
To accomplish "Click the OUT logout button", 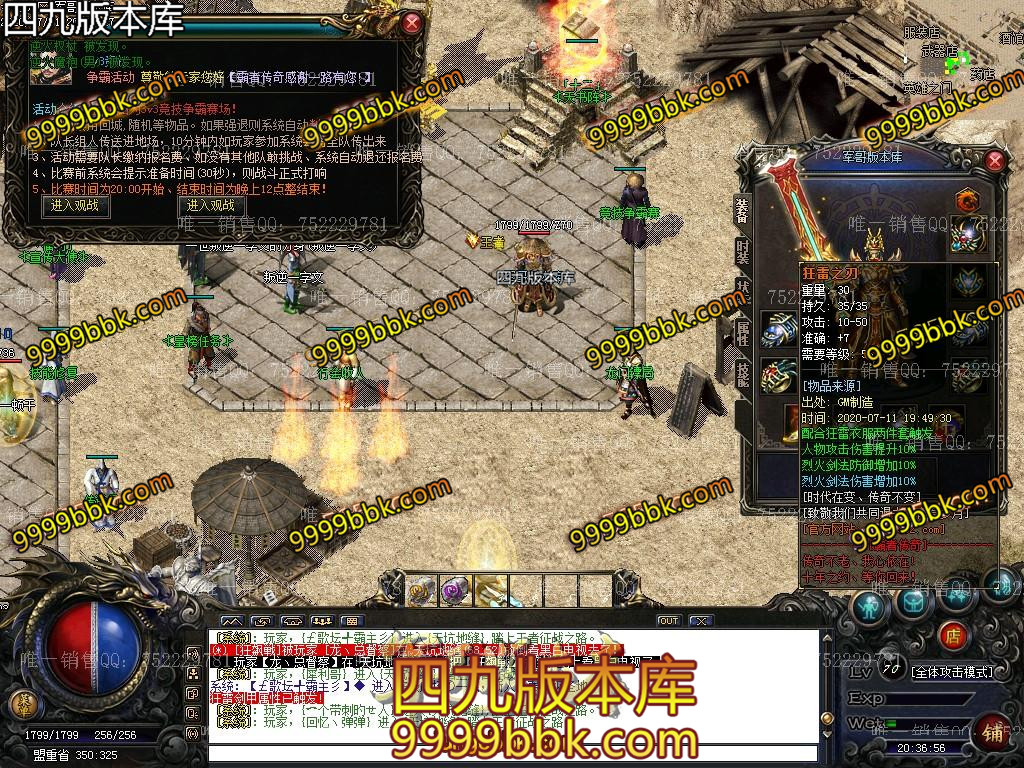I will 668,621.
